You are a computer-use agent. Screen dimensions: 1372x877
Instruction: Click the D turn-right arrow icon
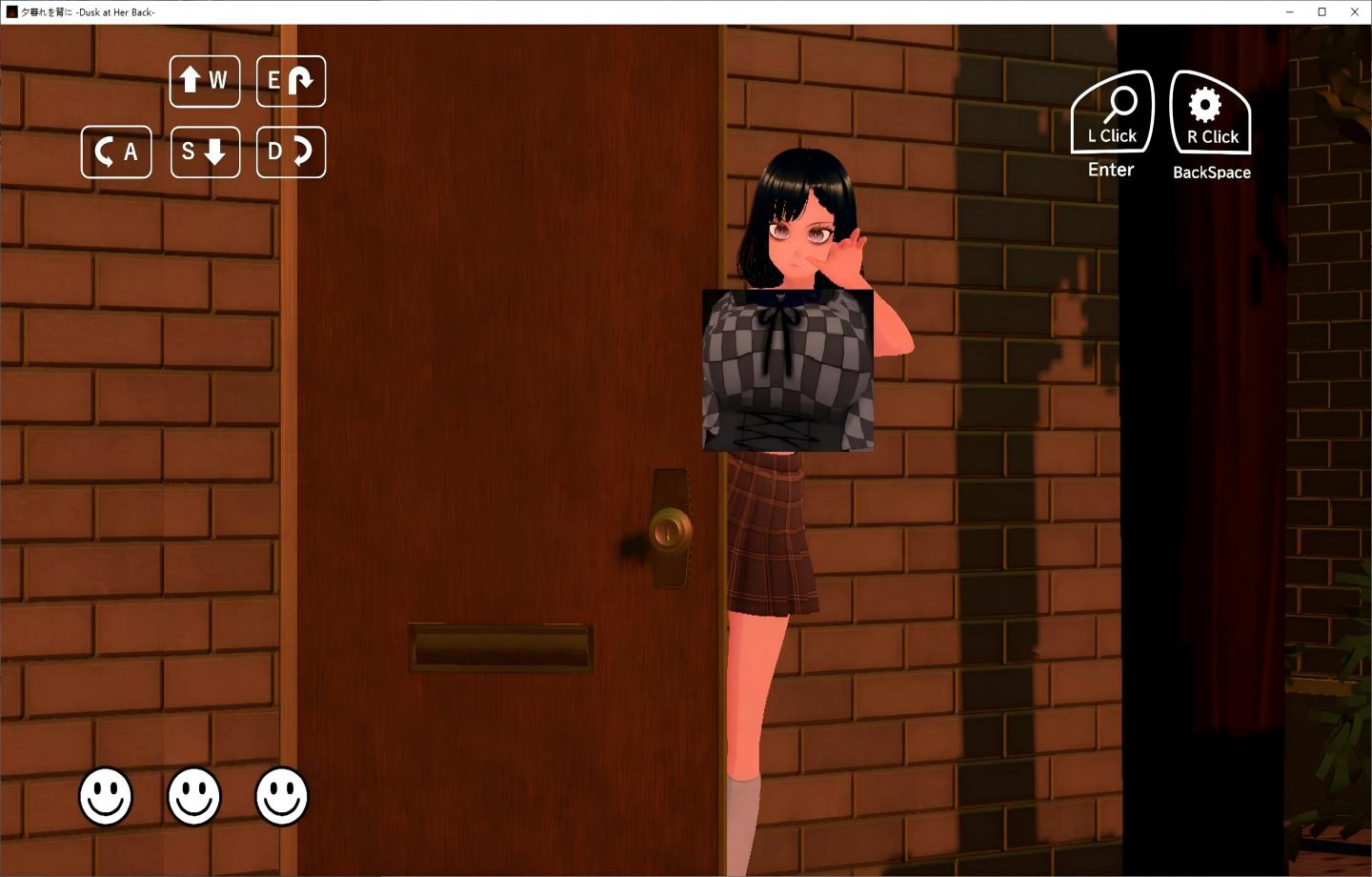291,152
